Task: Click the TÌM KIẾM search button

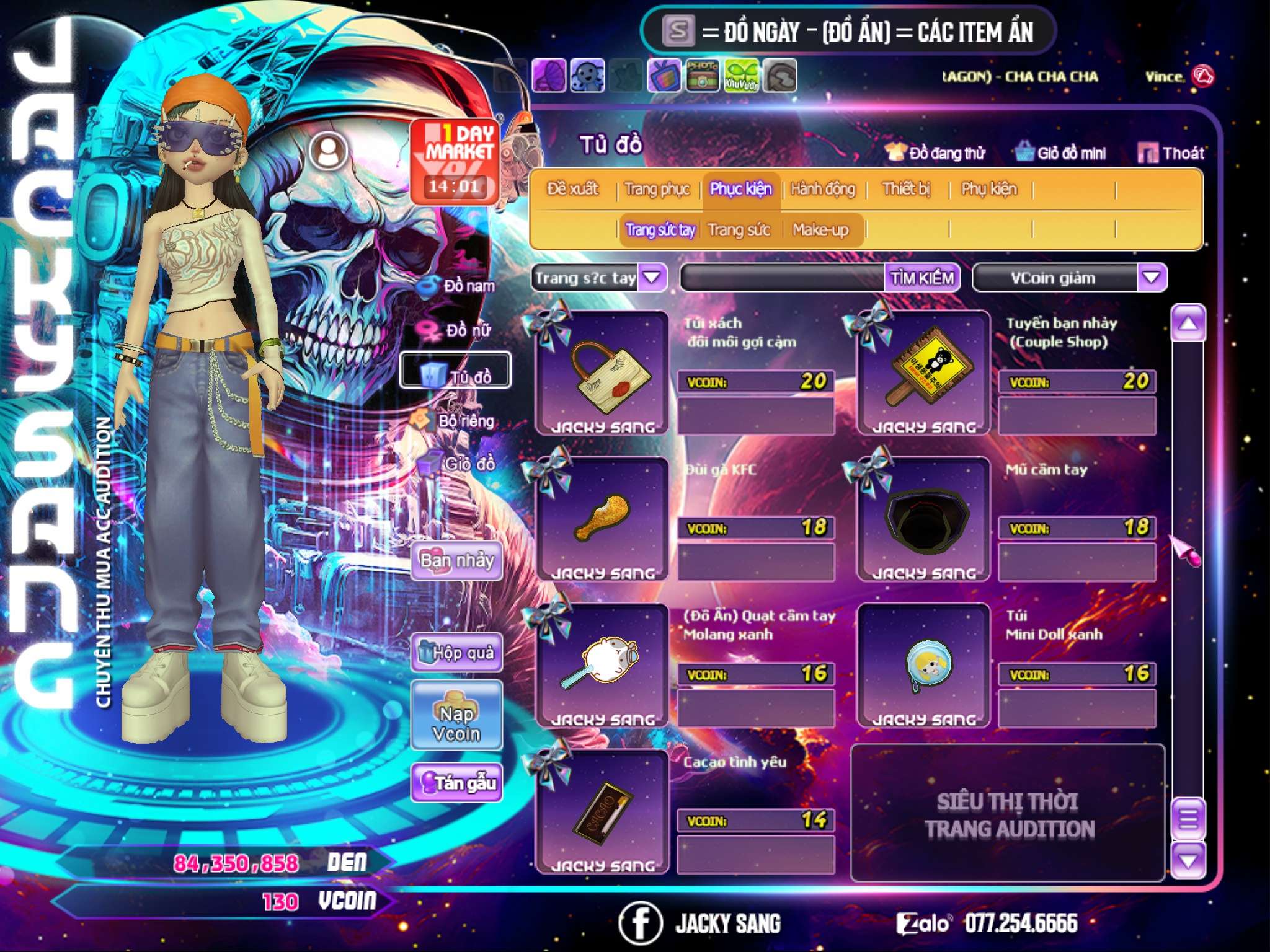Action: [x=921, y=278]
